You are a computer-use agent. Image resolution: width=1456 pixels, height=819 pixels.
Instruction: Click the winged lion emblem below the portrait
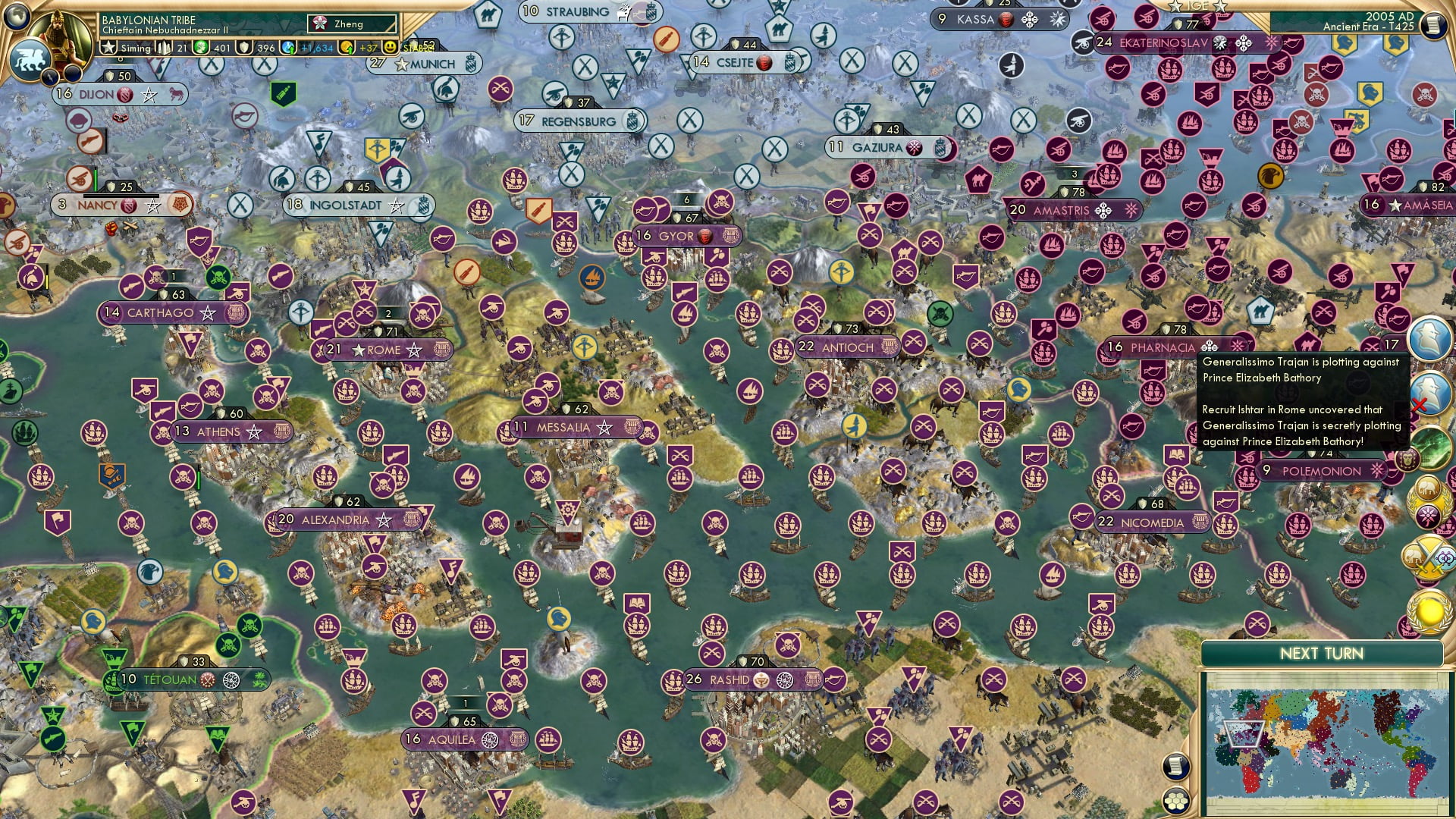(31, 61)
